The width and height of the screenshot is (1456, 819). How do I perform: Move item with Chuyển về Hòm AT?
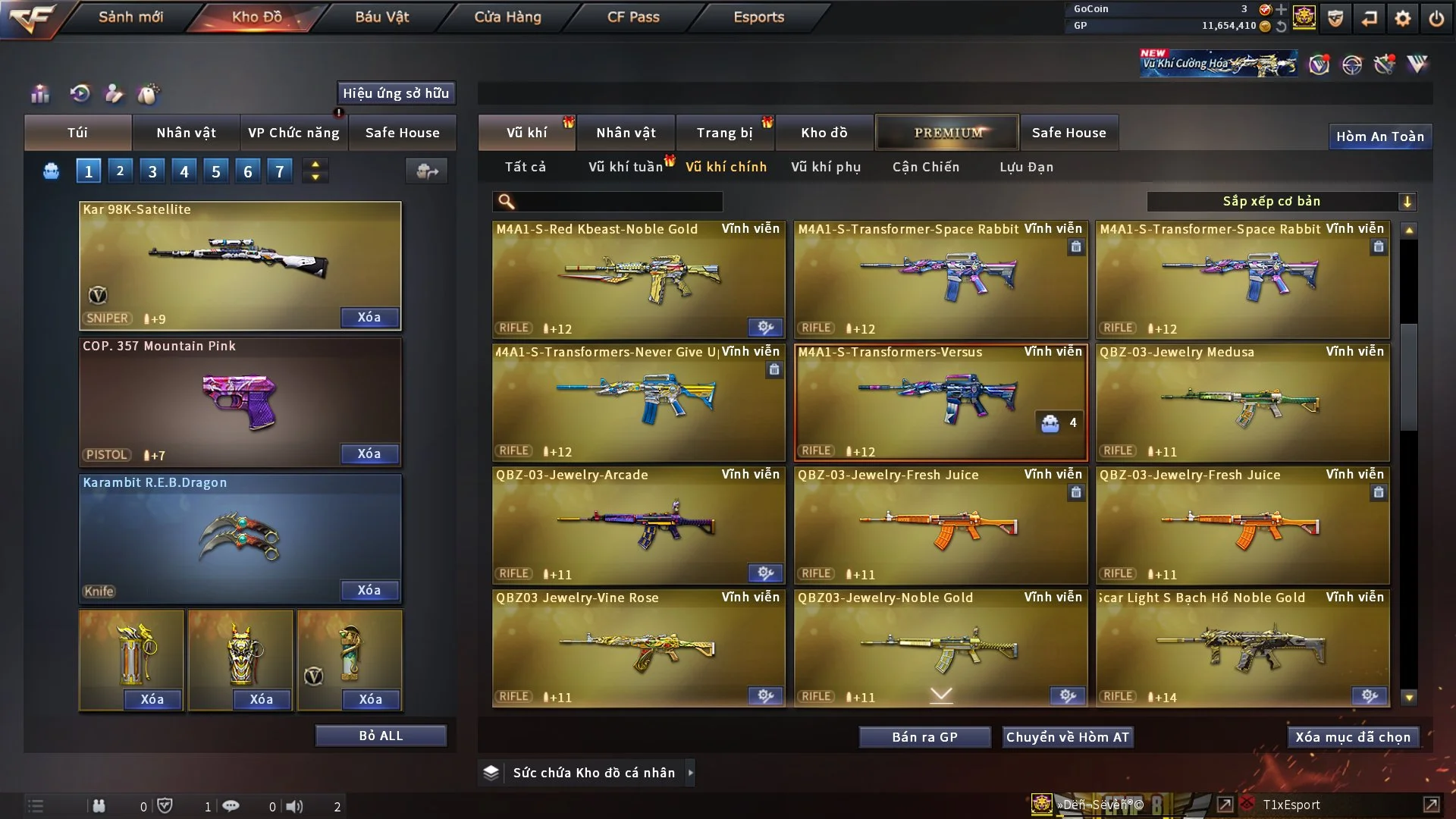point(1068,737)
